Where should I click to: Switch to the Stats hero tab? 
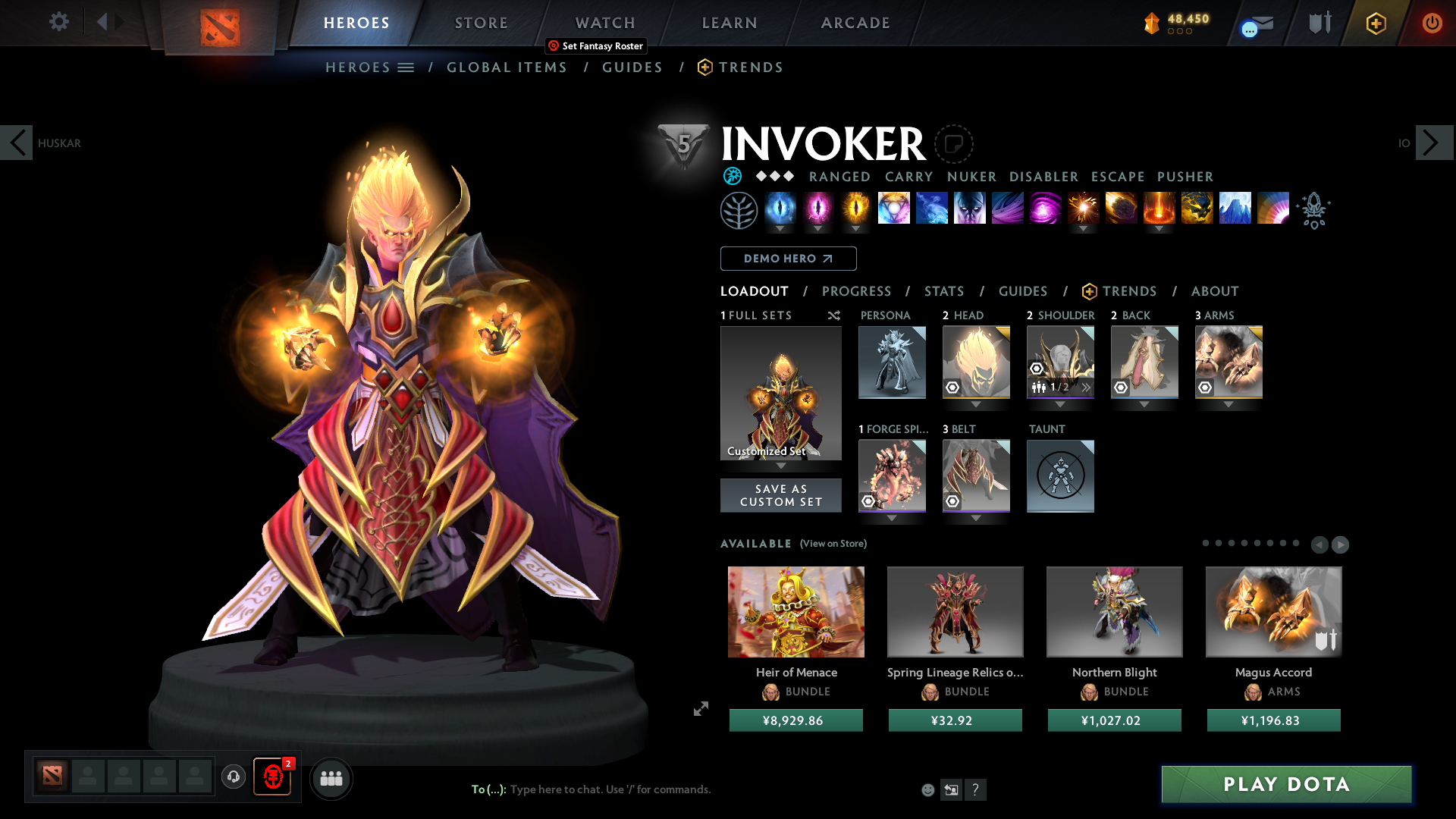coord(944,291)
